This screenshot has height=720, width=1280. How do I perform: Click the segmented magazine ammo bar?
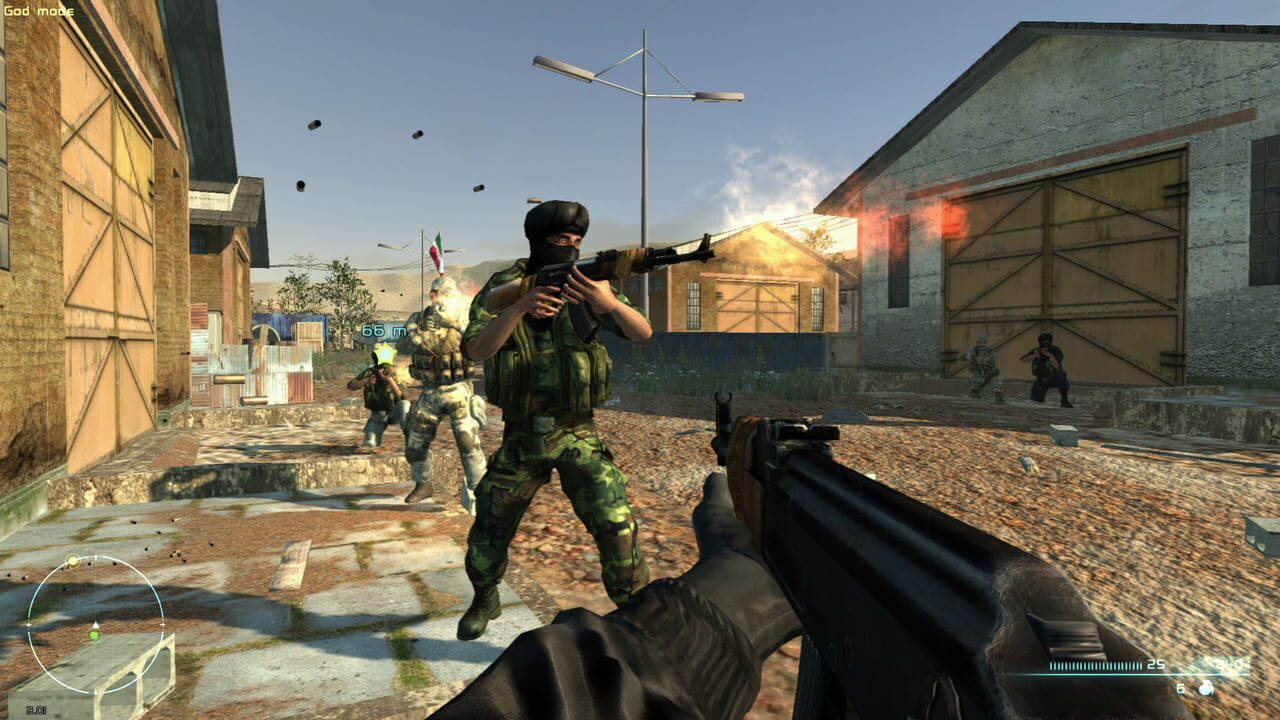[x=1094, y=665]
